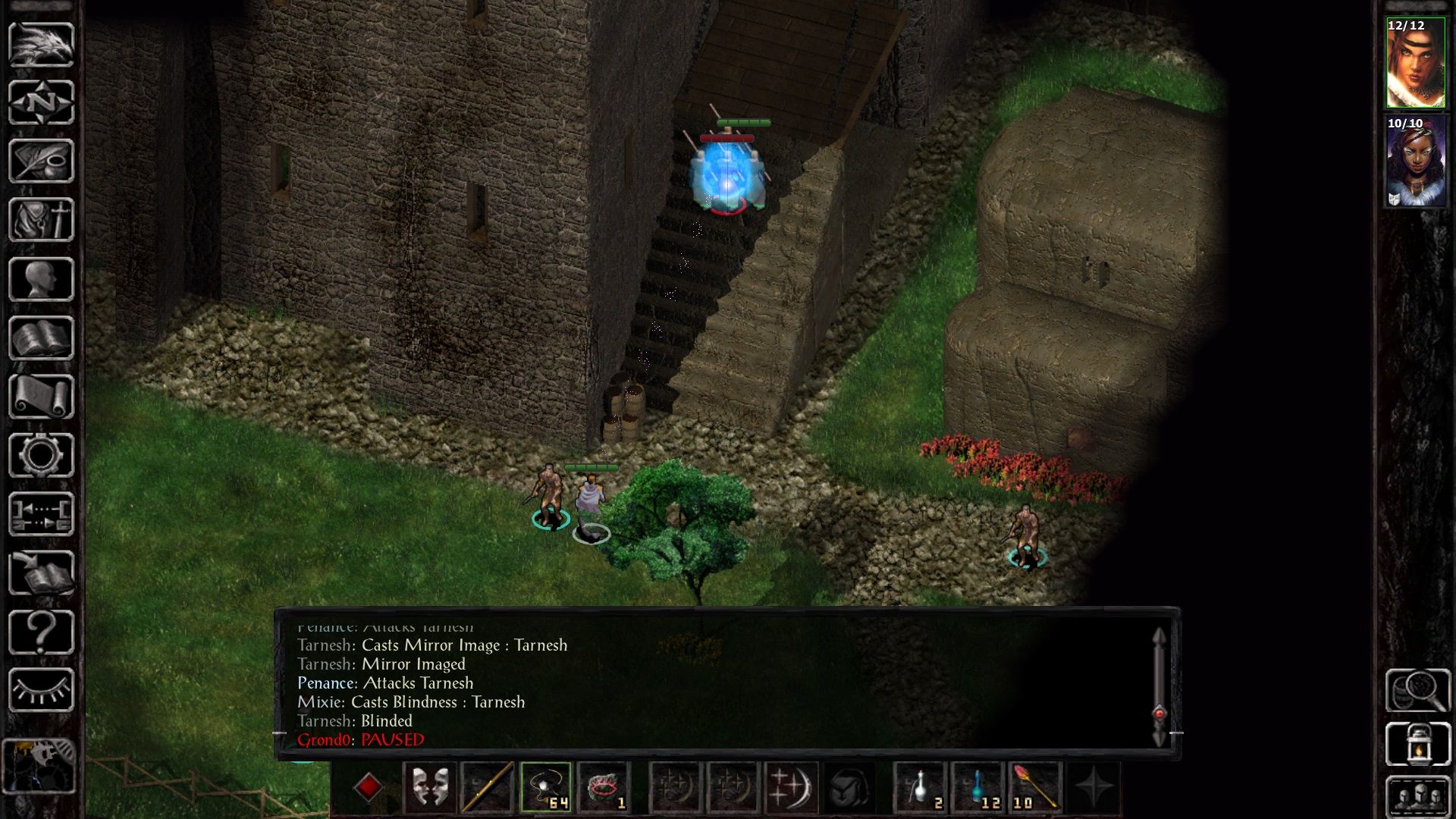Viewport: 1456px width, 819px height.
Task: Open the magnifying glass search tool
Action: 1417,692
